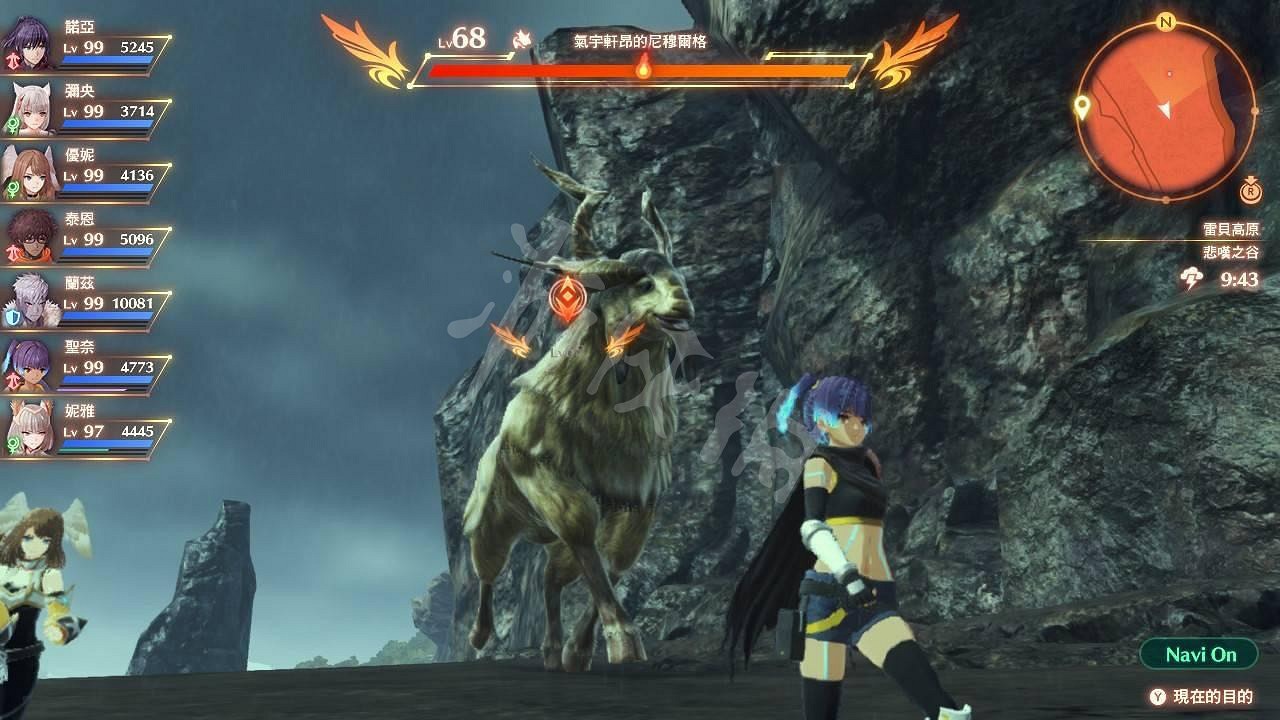Click the N compass marker atop the minimap
The height and width of the screenshot is (720, 1280).
[x=1164, y=22]
